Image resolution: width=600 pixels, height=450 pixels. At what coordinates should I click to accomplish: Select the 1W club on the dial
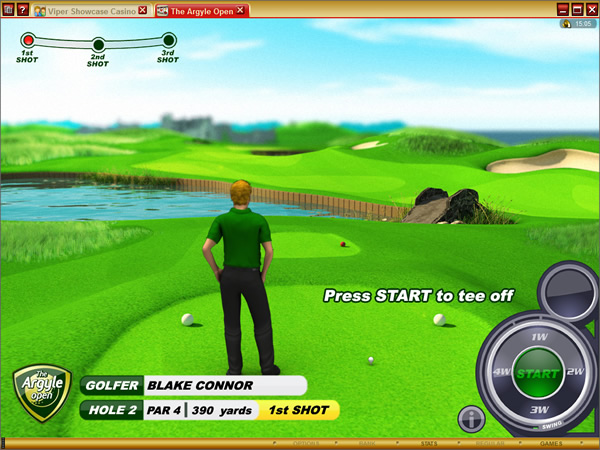[x=538, y=338]
